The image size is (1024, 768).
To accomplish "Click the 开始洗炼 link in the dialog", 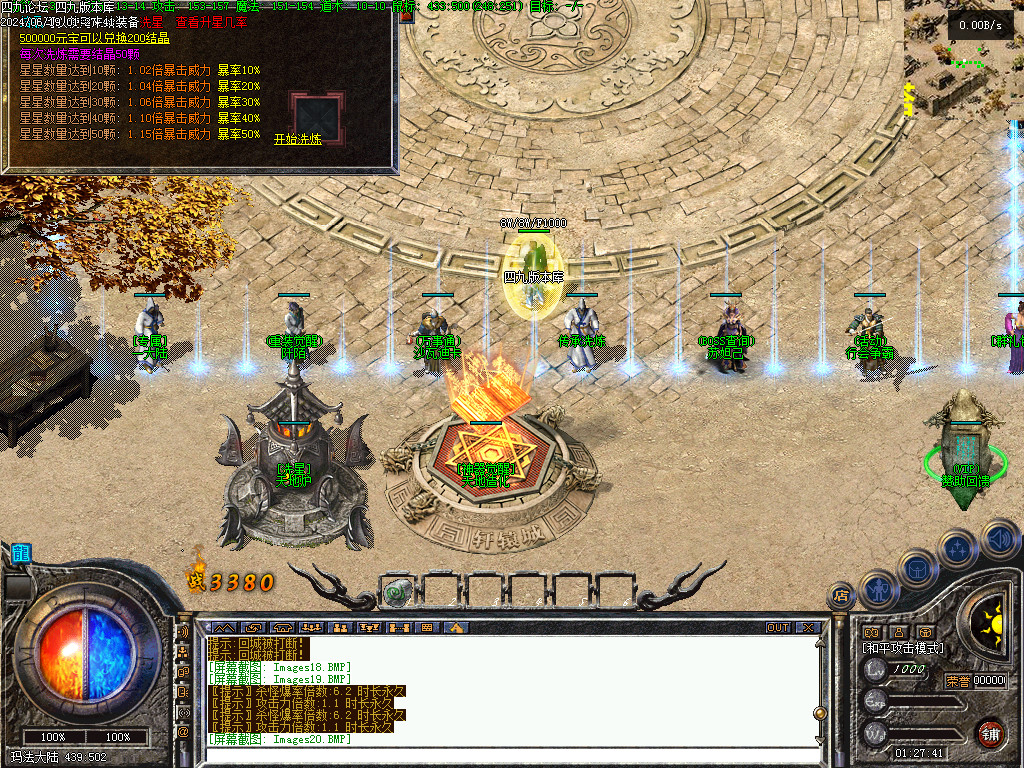I will click(x=298, y=139).
